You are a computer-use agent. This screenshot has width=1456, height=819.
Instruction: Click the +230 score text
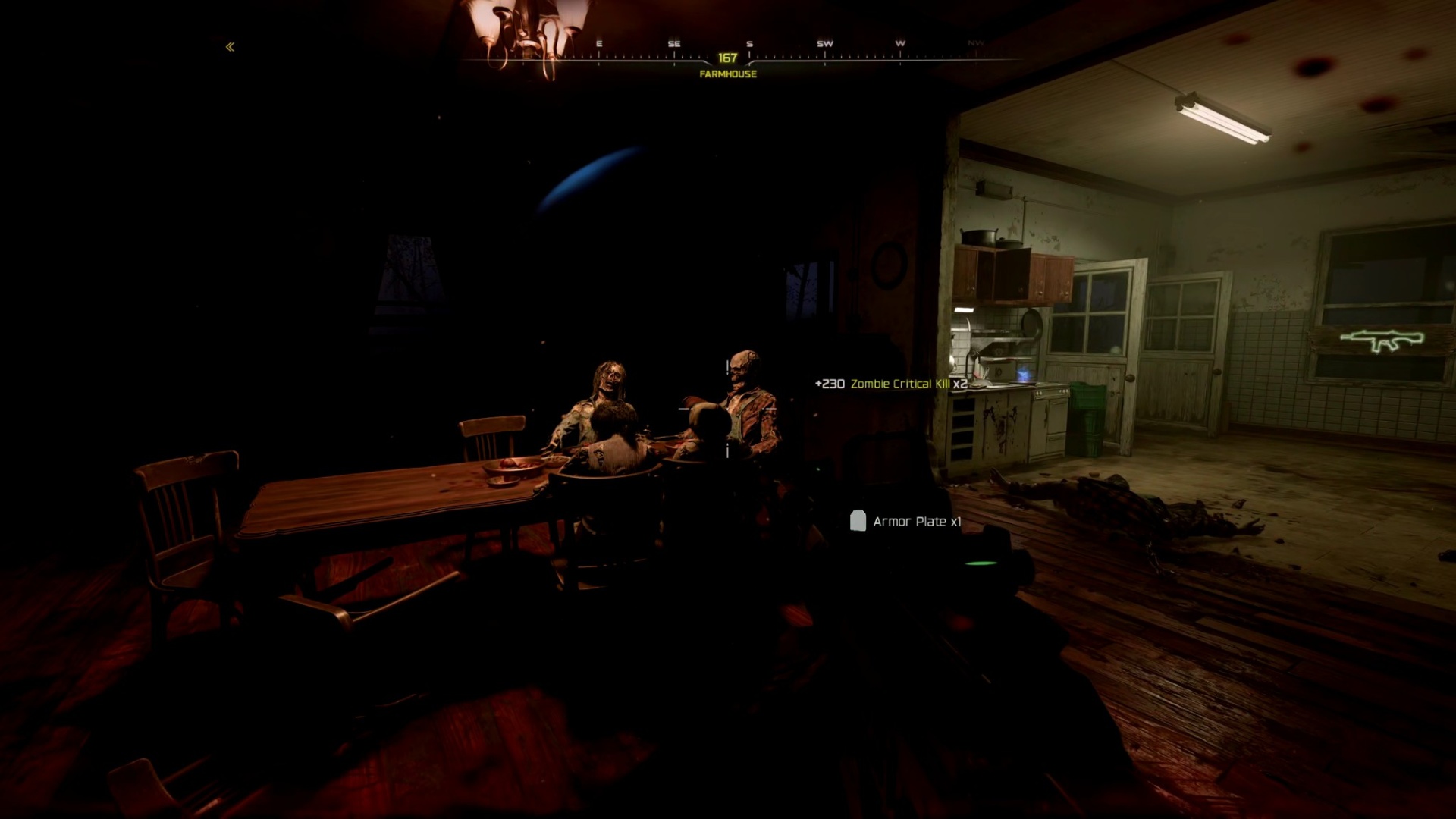(x=830, y=384)
